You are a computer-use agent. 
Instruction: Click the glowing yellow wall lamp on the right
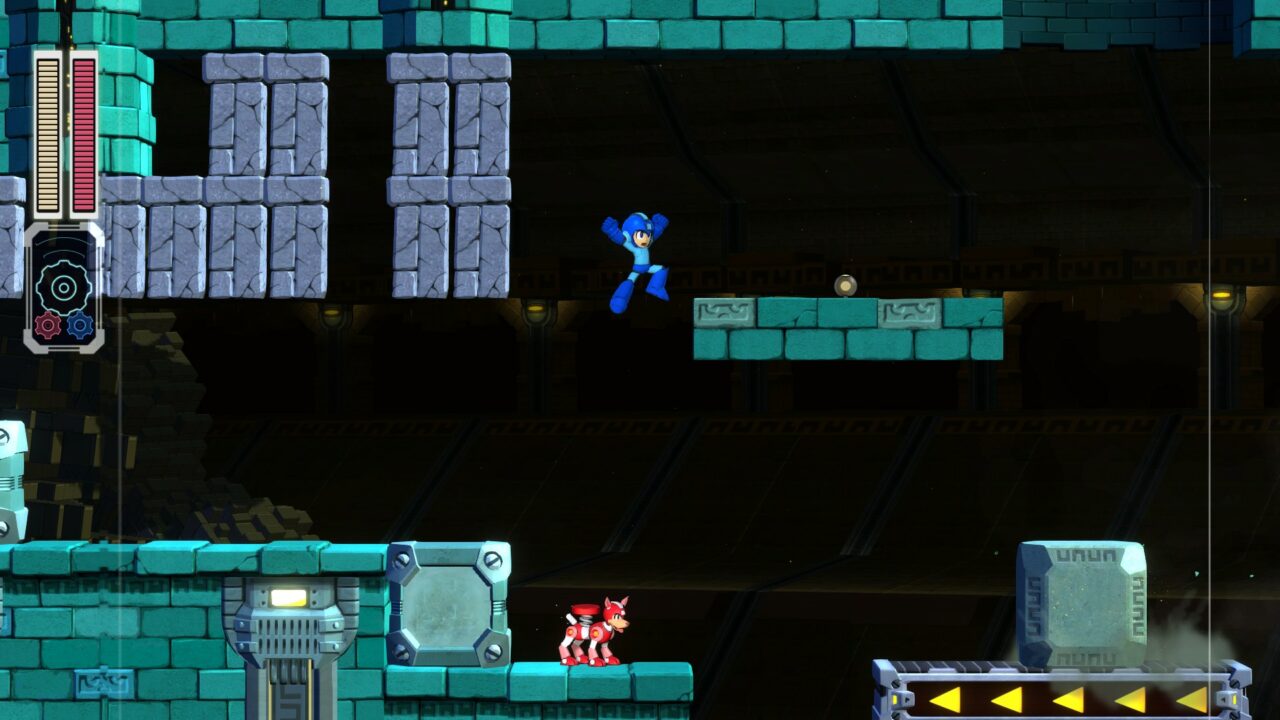[1222, 296]
